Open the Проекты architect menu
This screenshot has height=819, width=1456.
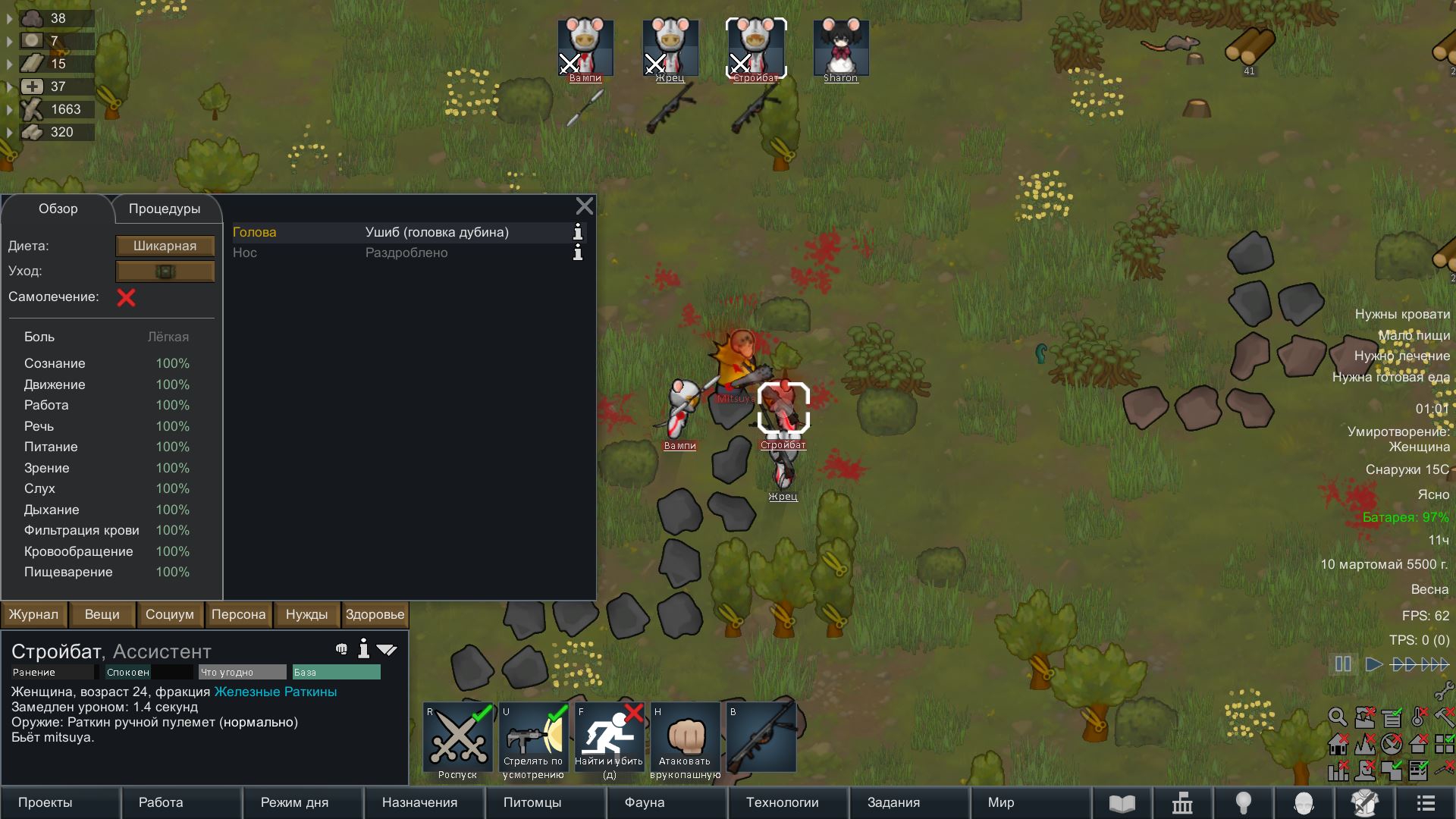pos(45,802)
